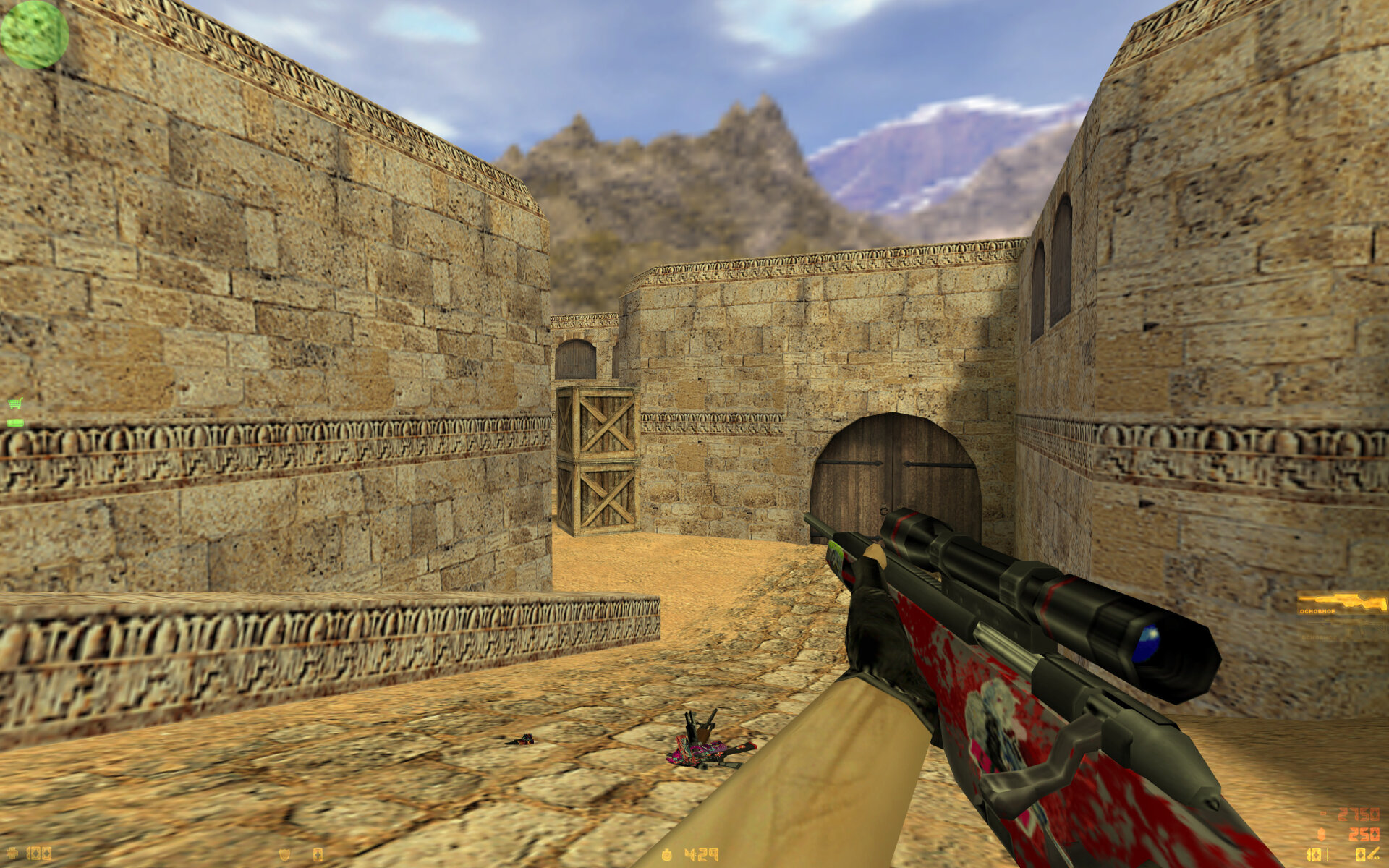This screenshot has width=1389, height=868.
Task: Open the buy menu via shopping cart icon
Action: 14,404
